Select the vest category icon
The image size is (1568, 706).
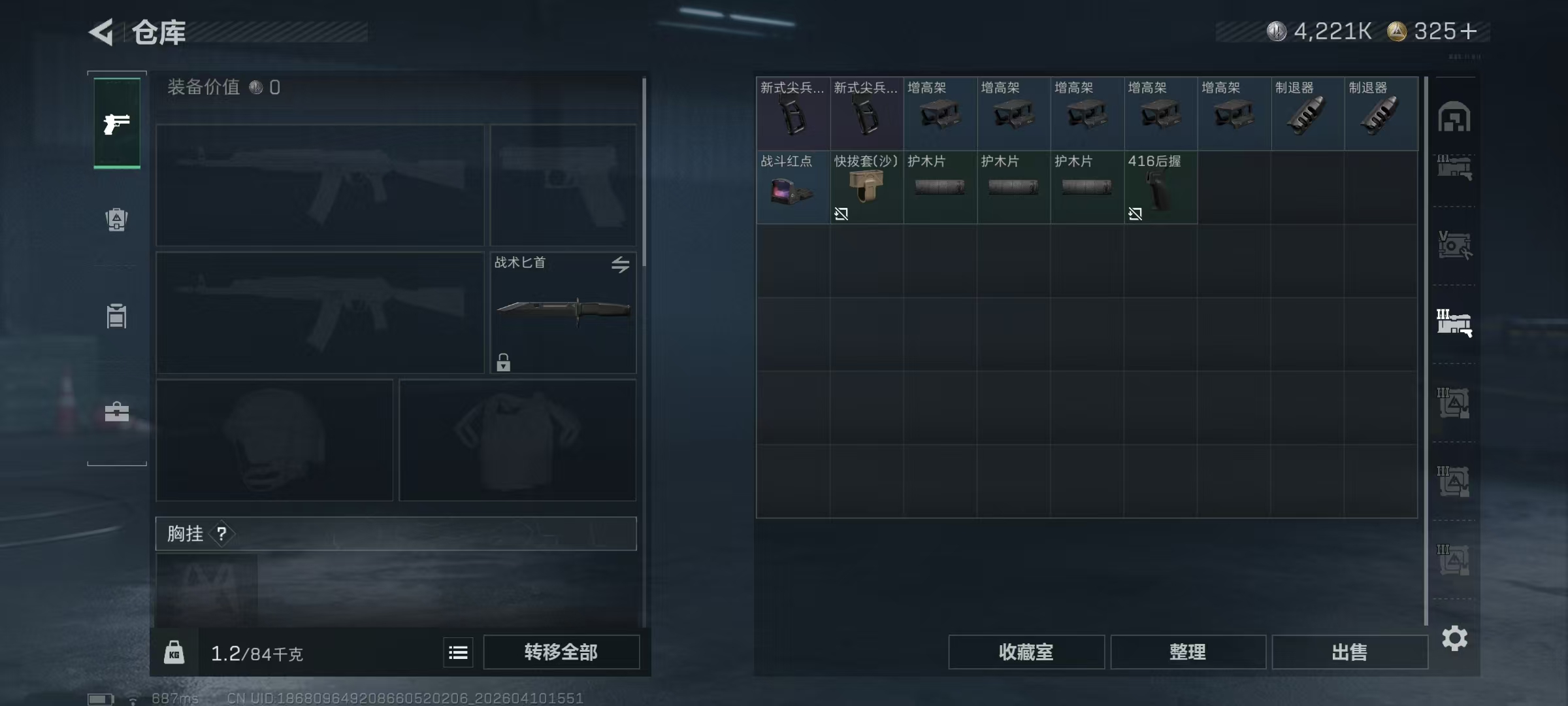point(116,317)
